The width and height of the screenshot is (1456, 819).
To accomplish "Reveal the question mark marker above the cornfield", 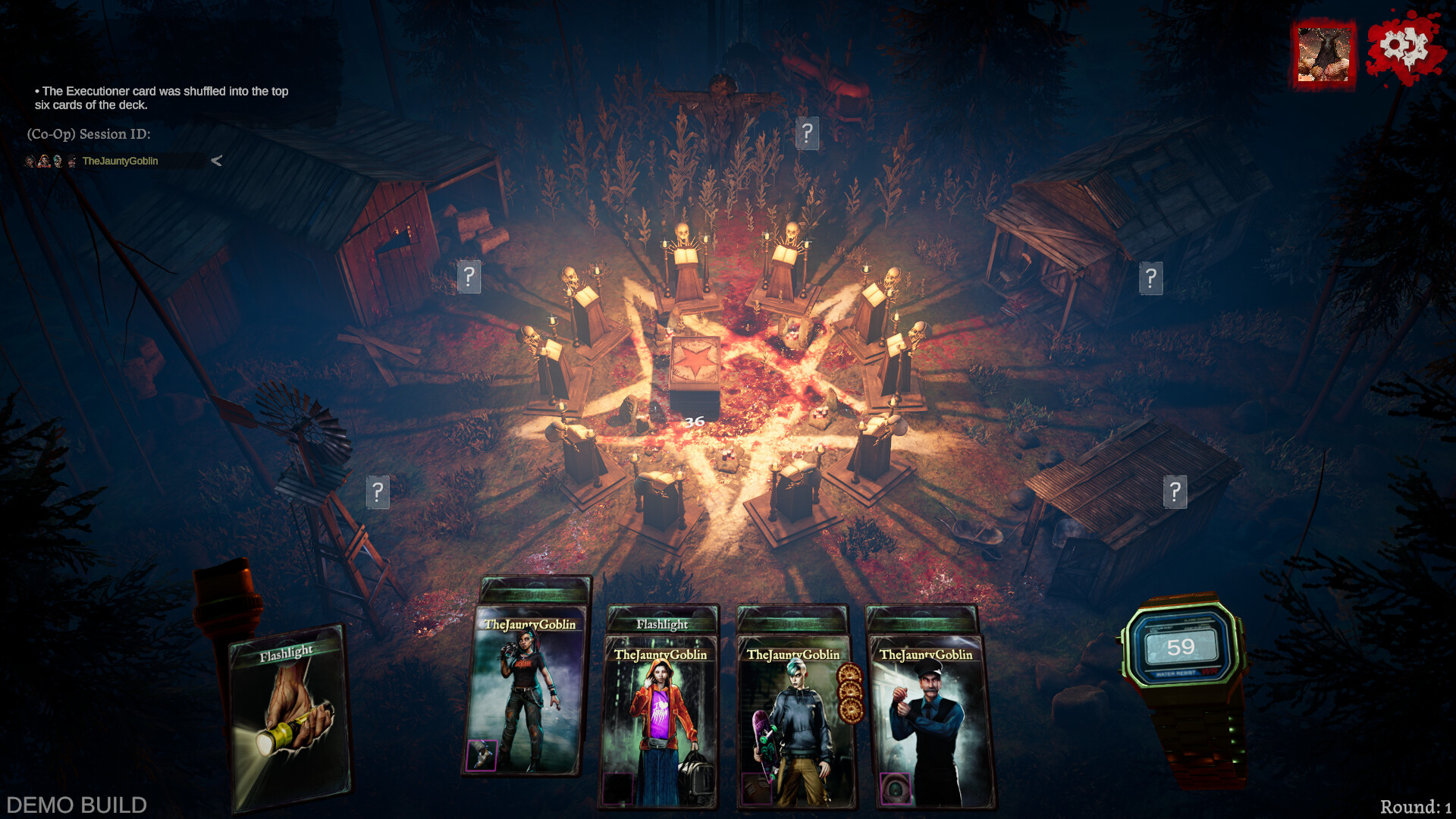I will click(x=807, y=134).
